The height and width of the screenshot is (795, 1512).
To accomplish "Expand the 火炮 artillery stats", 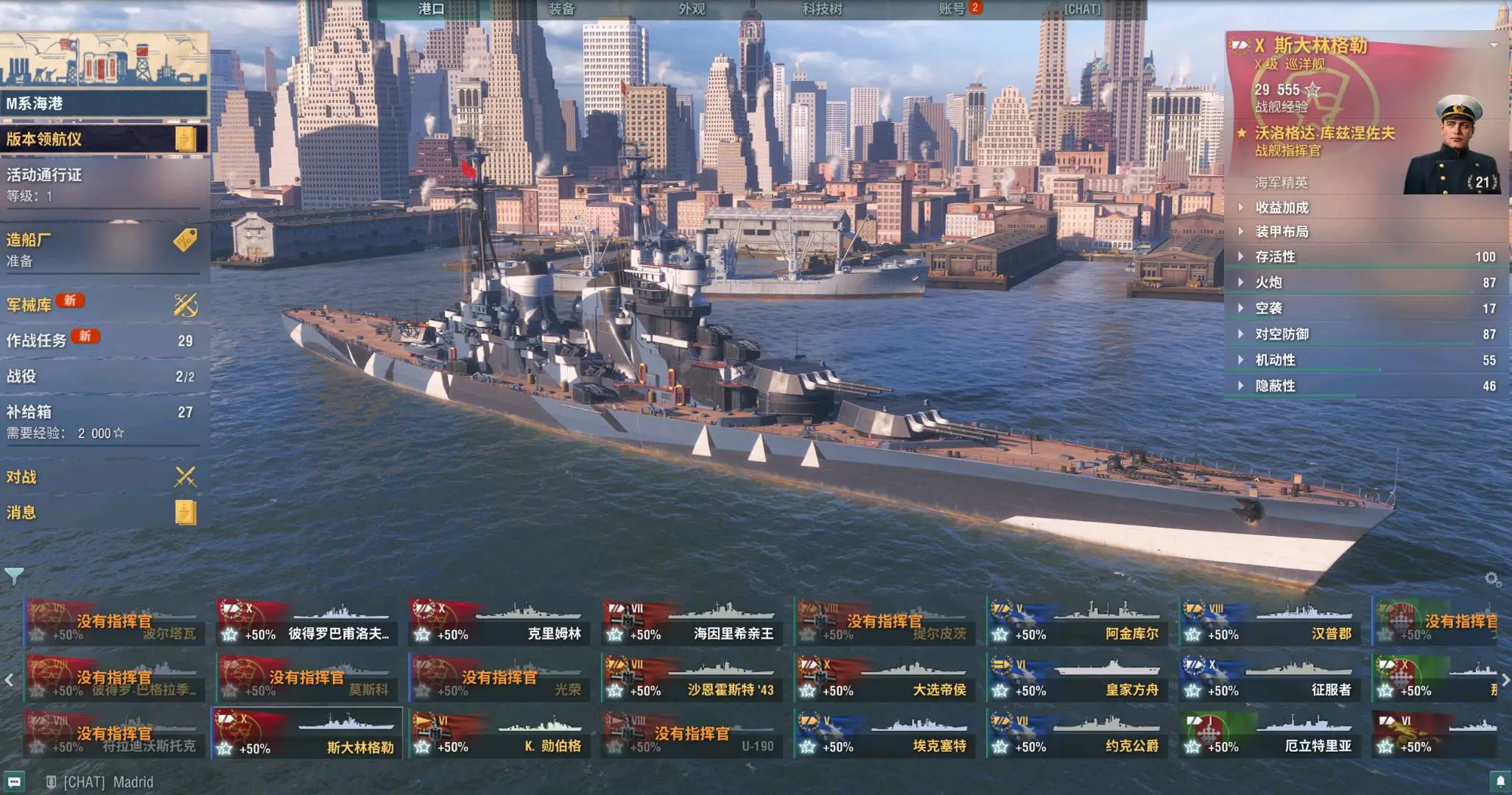I will (x=1269, y=283).
